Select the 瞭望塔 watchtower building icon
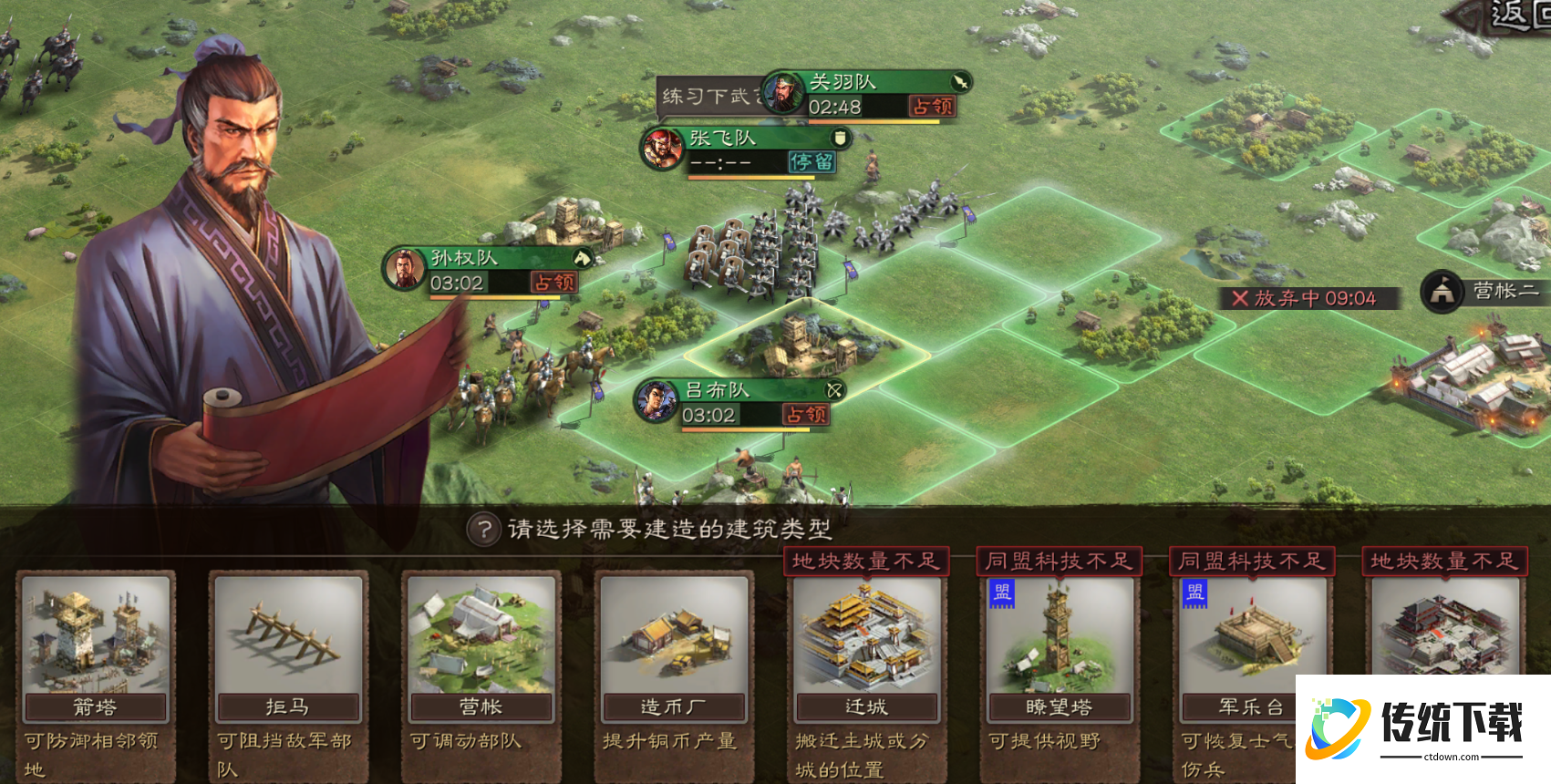This screenshot has width=1551, height=784. 1060,643
